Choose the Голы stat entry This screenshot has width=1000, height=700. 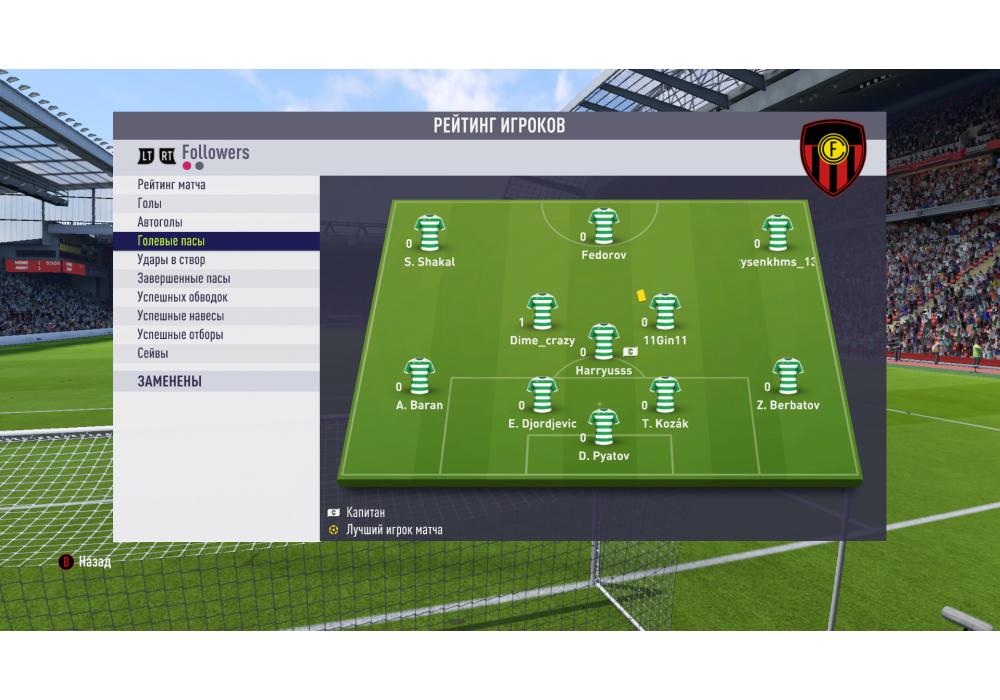(215, 204)
